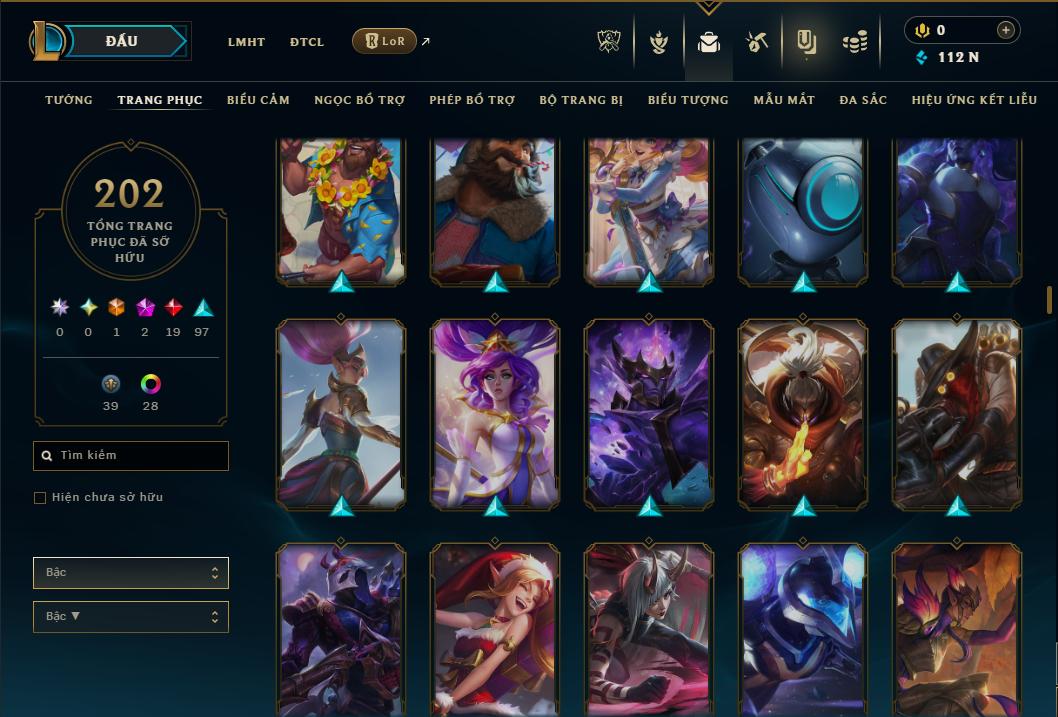
Task: Click the plus button to buy RP
Action: click(1005, 30)
